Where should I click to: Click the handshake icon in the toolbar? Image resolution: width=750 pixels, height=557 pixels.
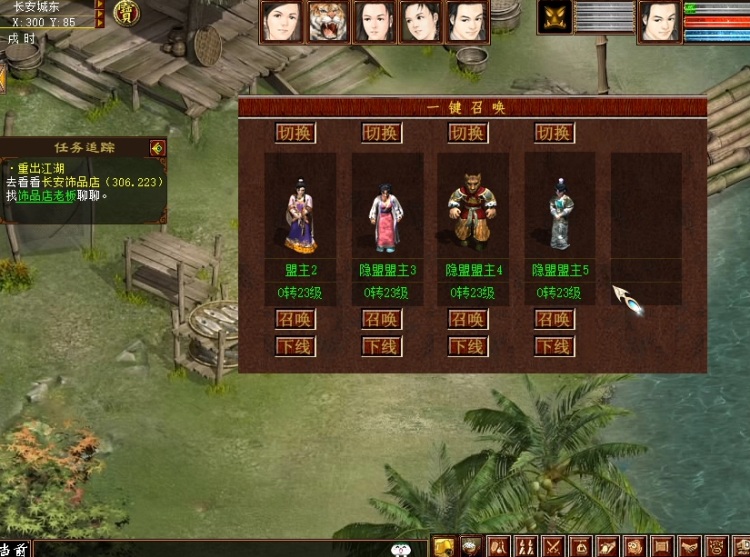click(x=688, y=546)
